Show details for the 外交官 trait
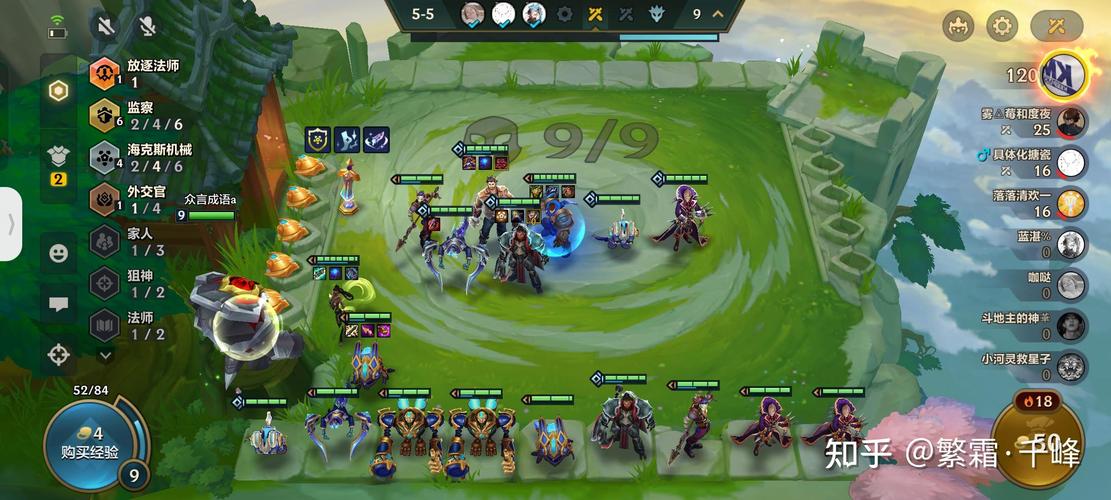The width and height of the screenshot is (1111, 500). (105, 199)
